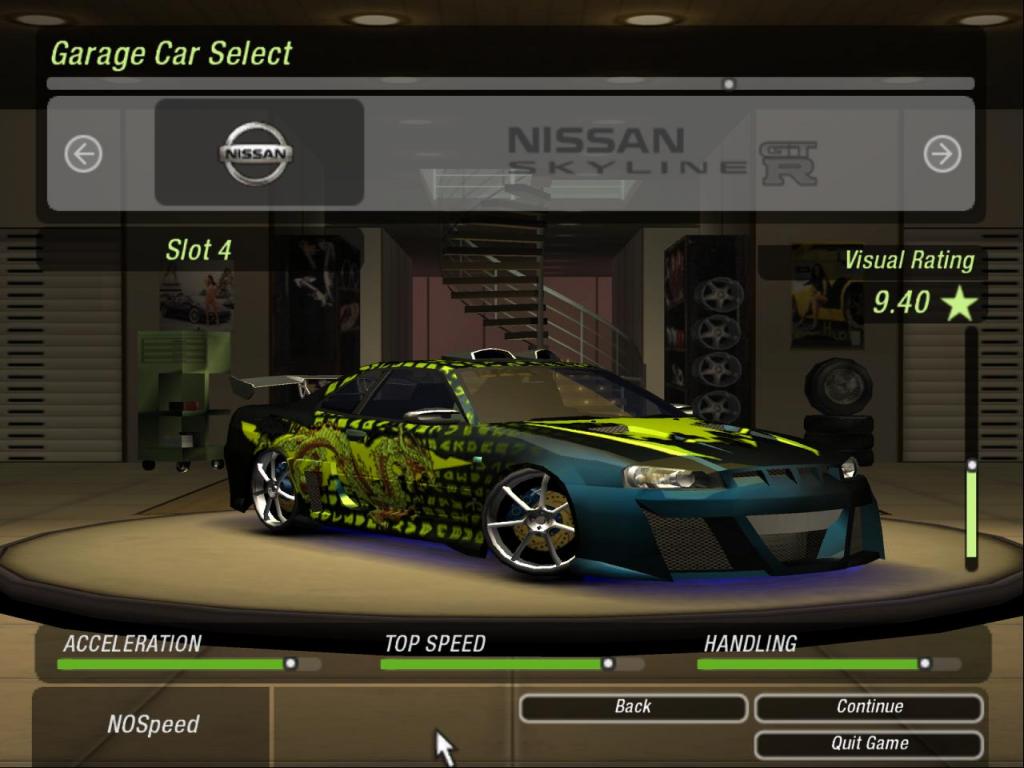Show the next car with right arrow
The height and width of the screenshot is (768, 1024).
click(942, 154)
